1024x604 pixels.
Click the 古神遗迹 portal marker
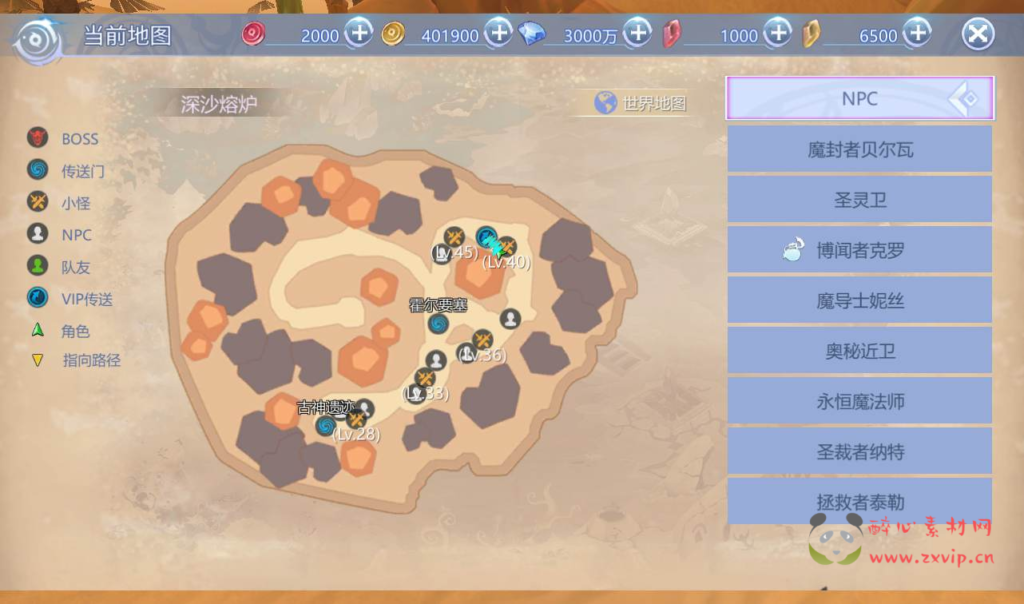[325, 426]
